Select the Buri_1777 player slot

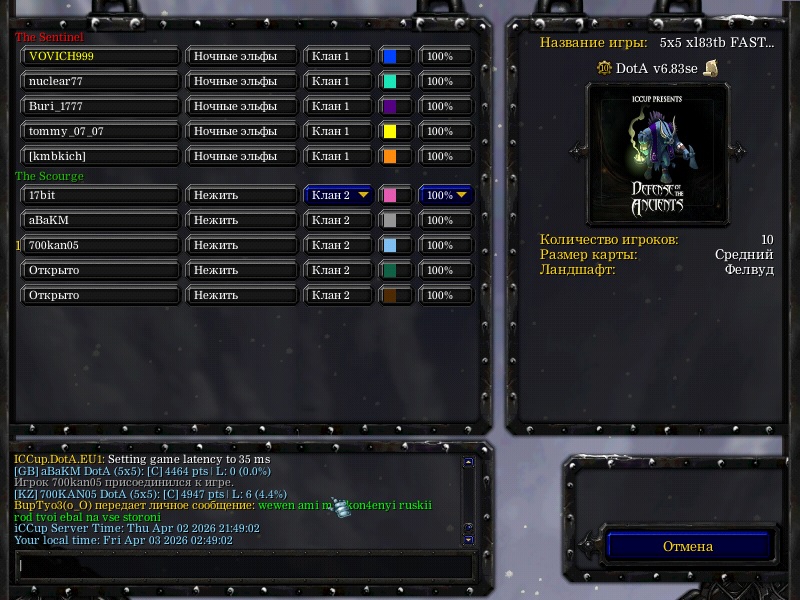click(100, 107)
